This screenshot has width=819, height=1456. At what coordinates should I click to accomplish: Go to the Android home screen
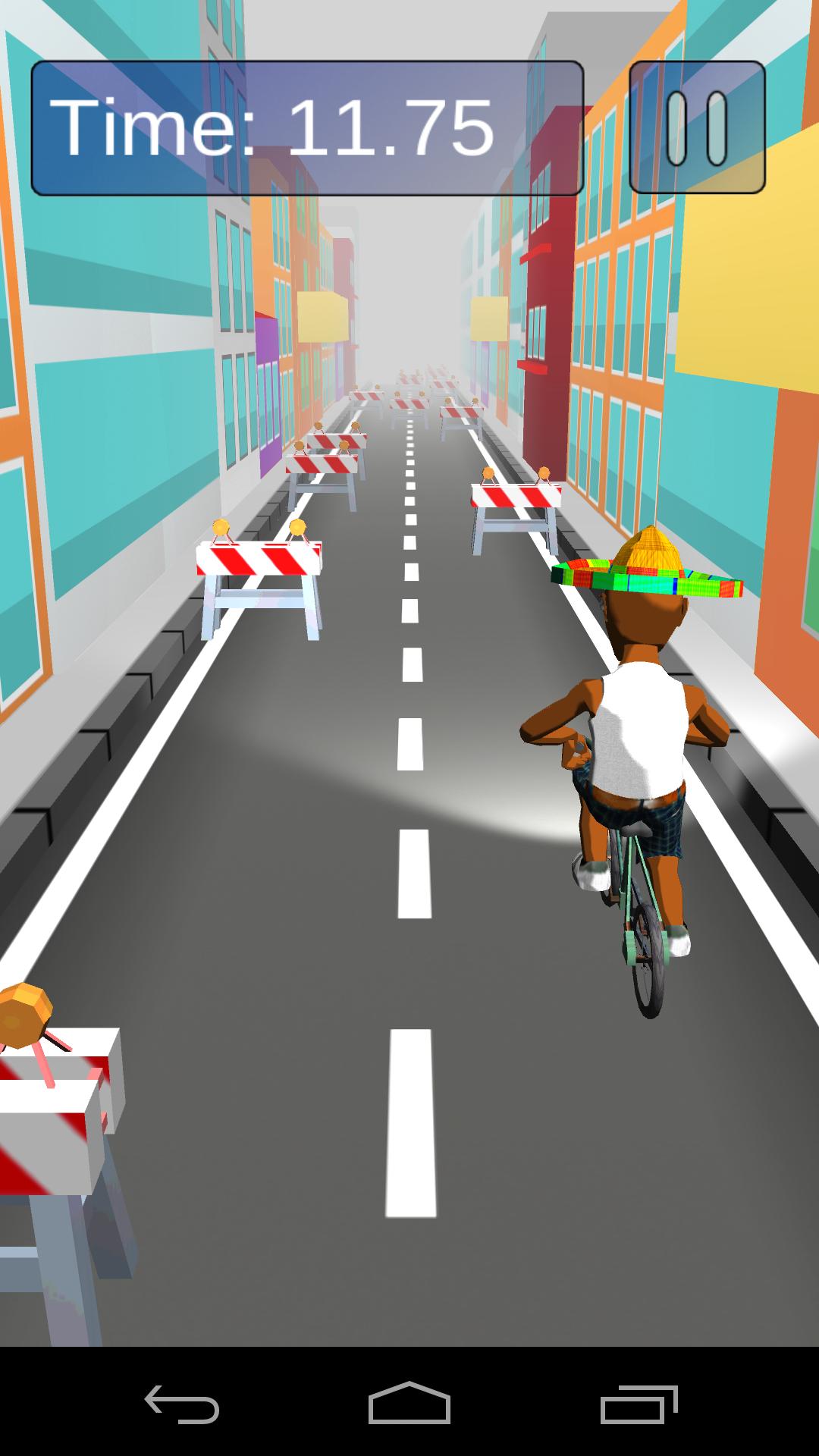tap(409, 1404)
